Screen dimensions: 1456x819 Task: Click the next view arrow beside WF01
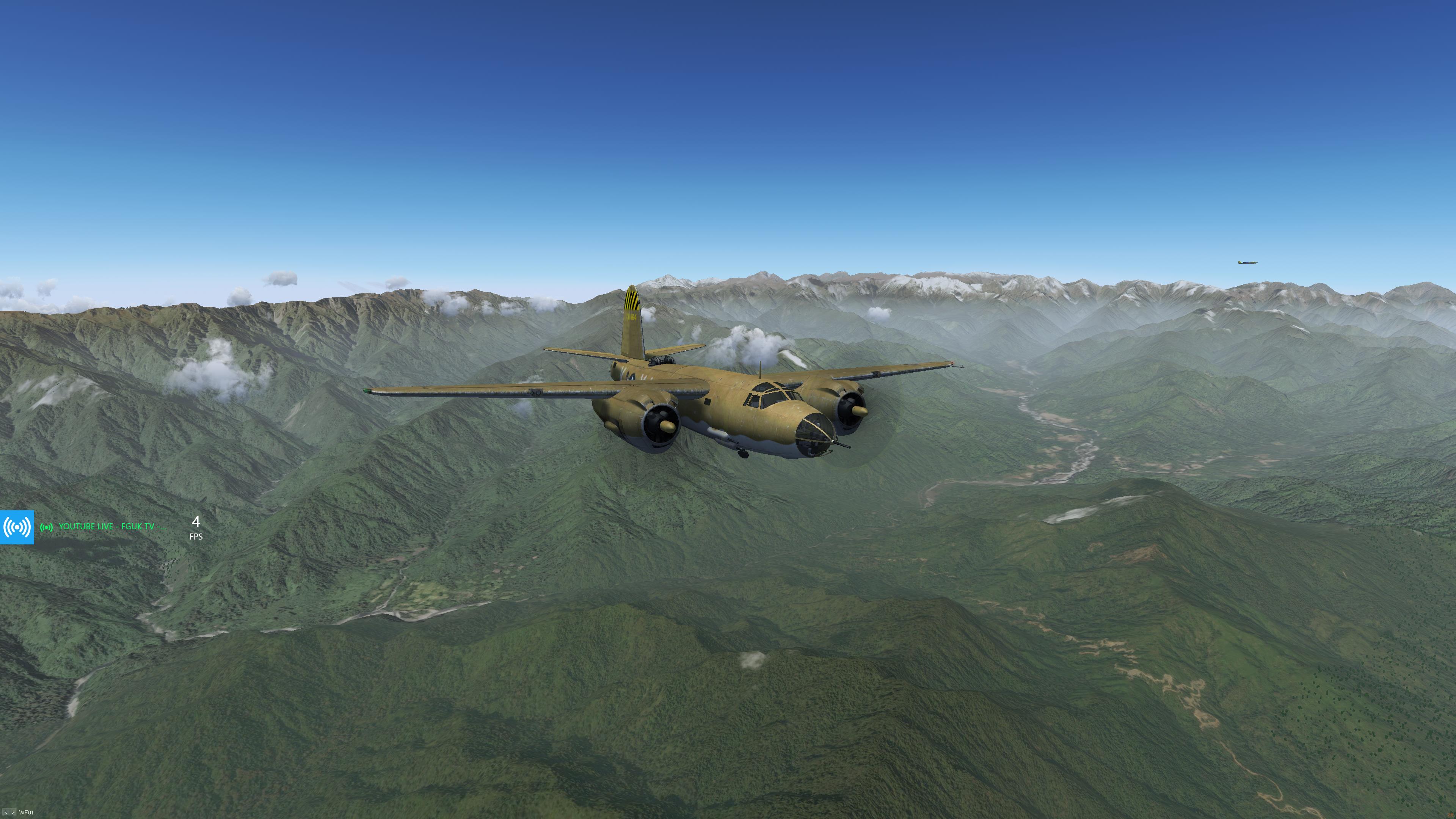point(13,813)
